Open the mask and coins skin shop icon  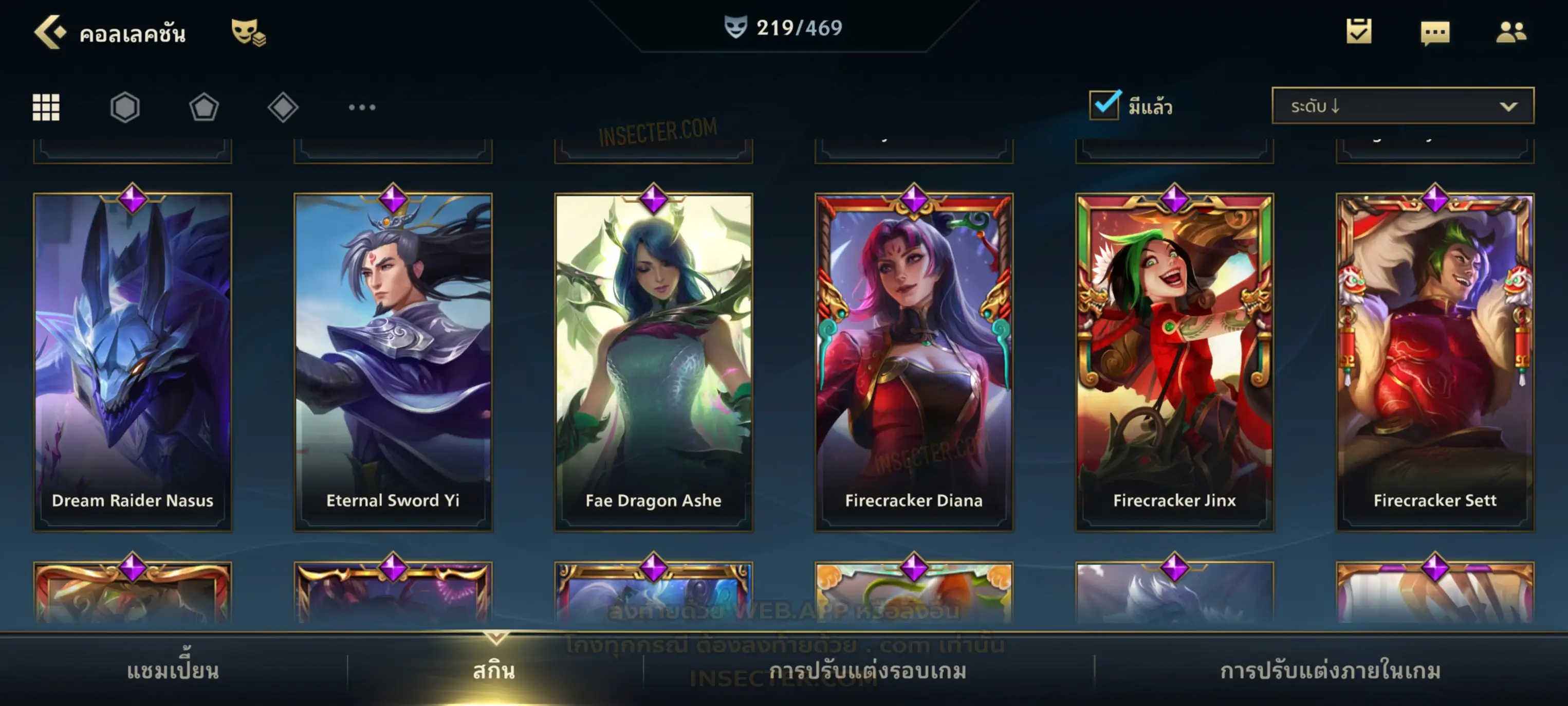coord(248,32)
